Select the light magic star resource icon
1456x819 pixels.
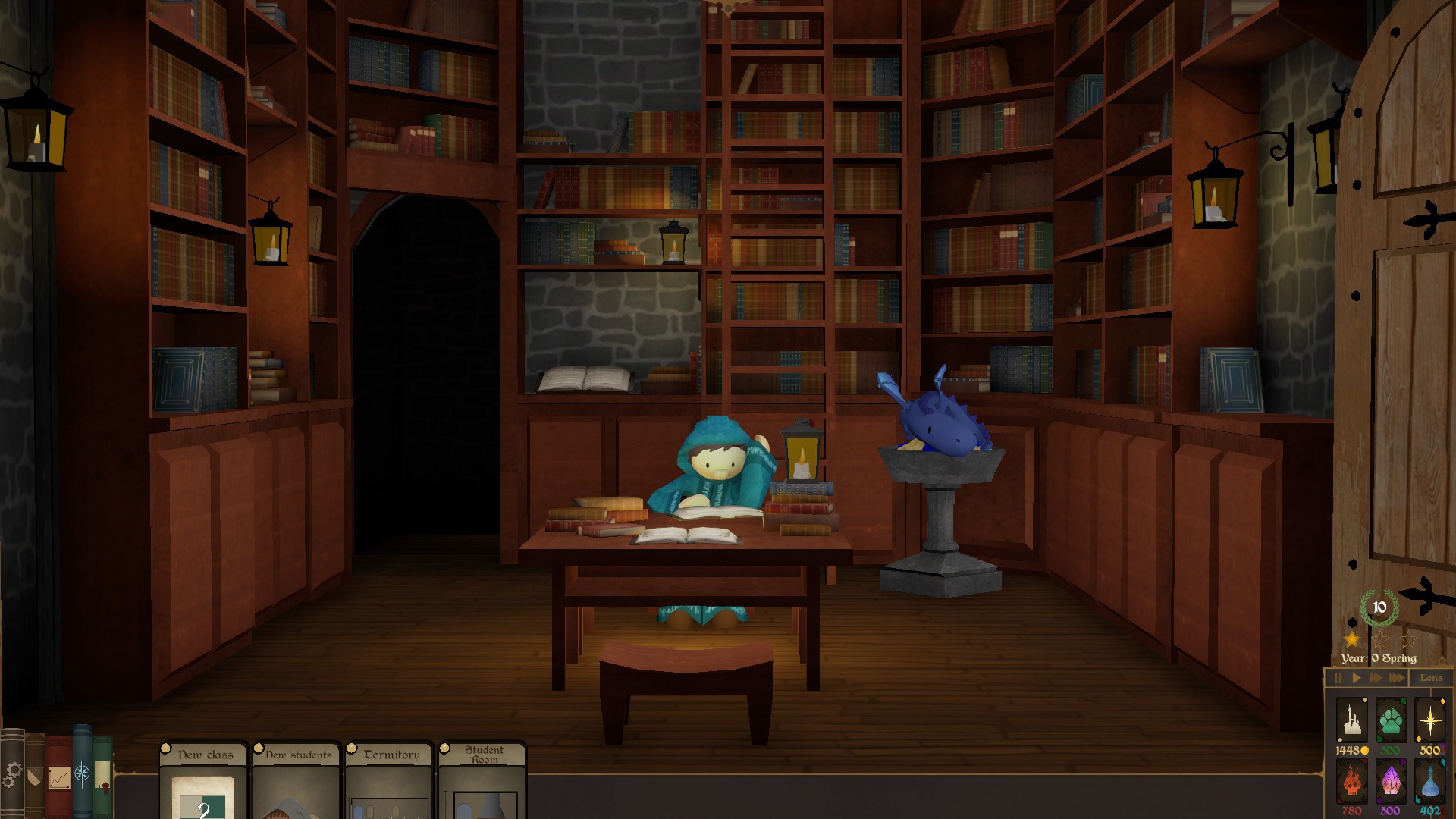[x=1431, y=720]
